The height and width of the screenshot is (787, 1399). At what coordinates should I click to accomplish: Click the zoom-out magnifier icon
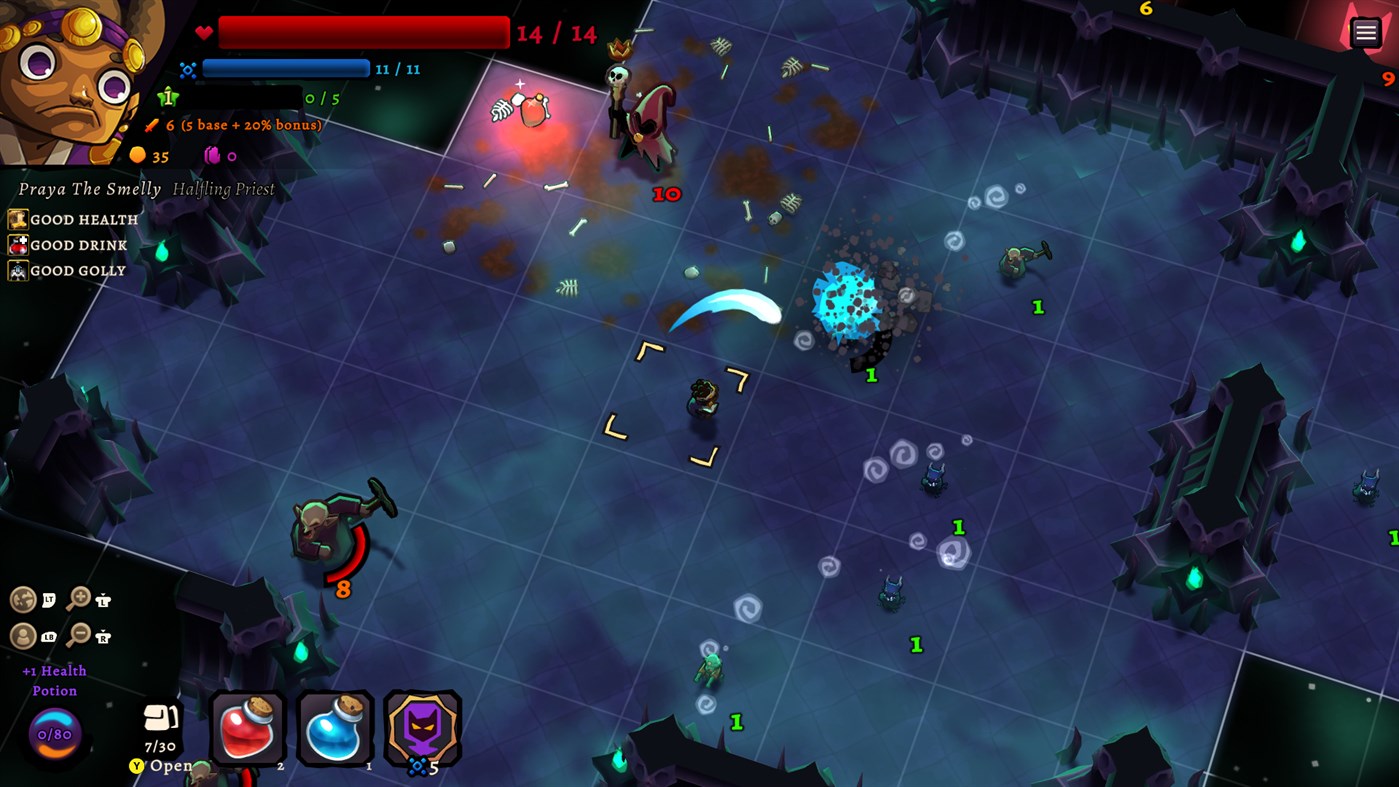click(78, 634)
